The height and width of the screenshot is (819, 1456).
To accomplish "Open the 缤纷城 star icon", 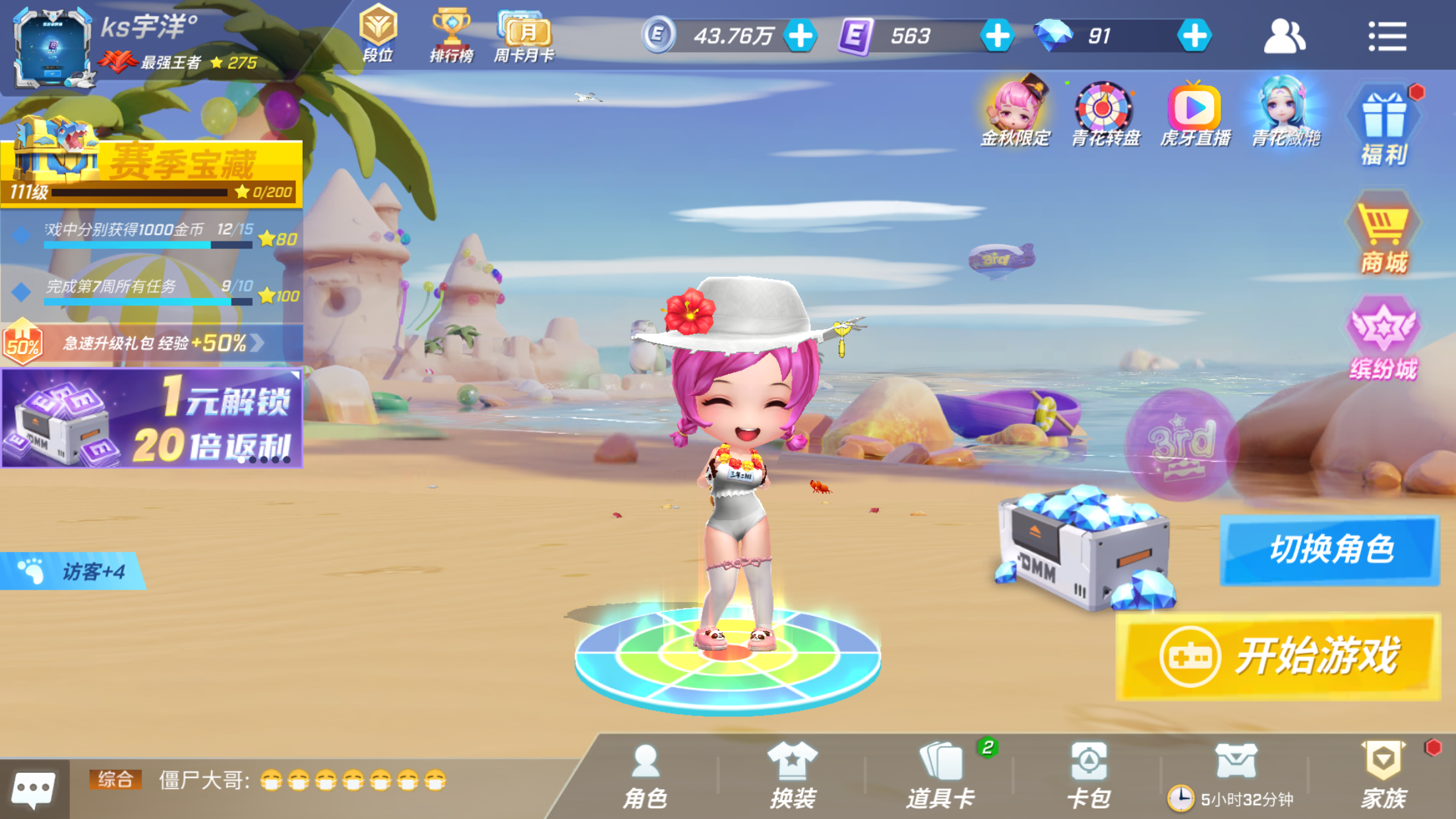I will (1383, 340).
